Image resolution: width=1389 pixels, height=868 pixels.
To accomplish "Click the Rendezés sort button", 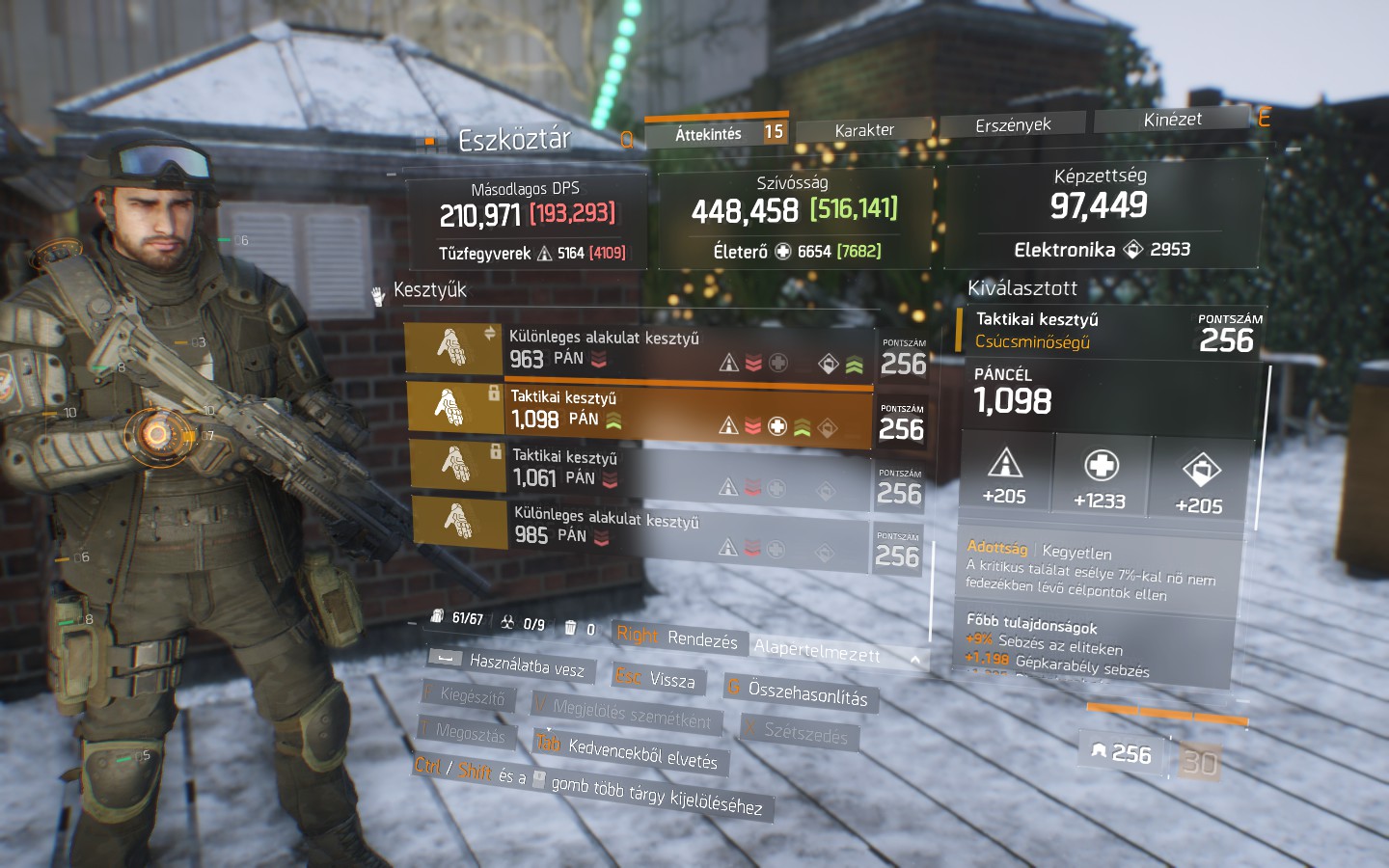I will tap(677, 637).
